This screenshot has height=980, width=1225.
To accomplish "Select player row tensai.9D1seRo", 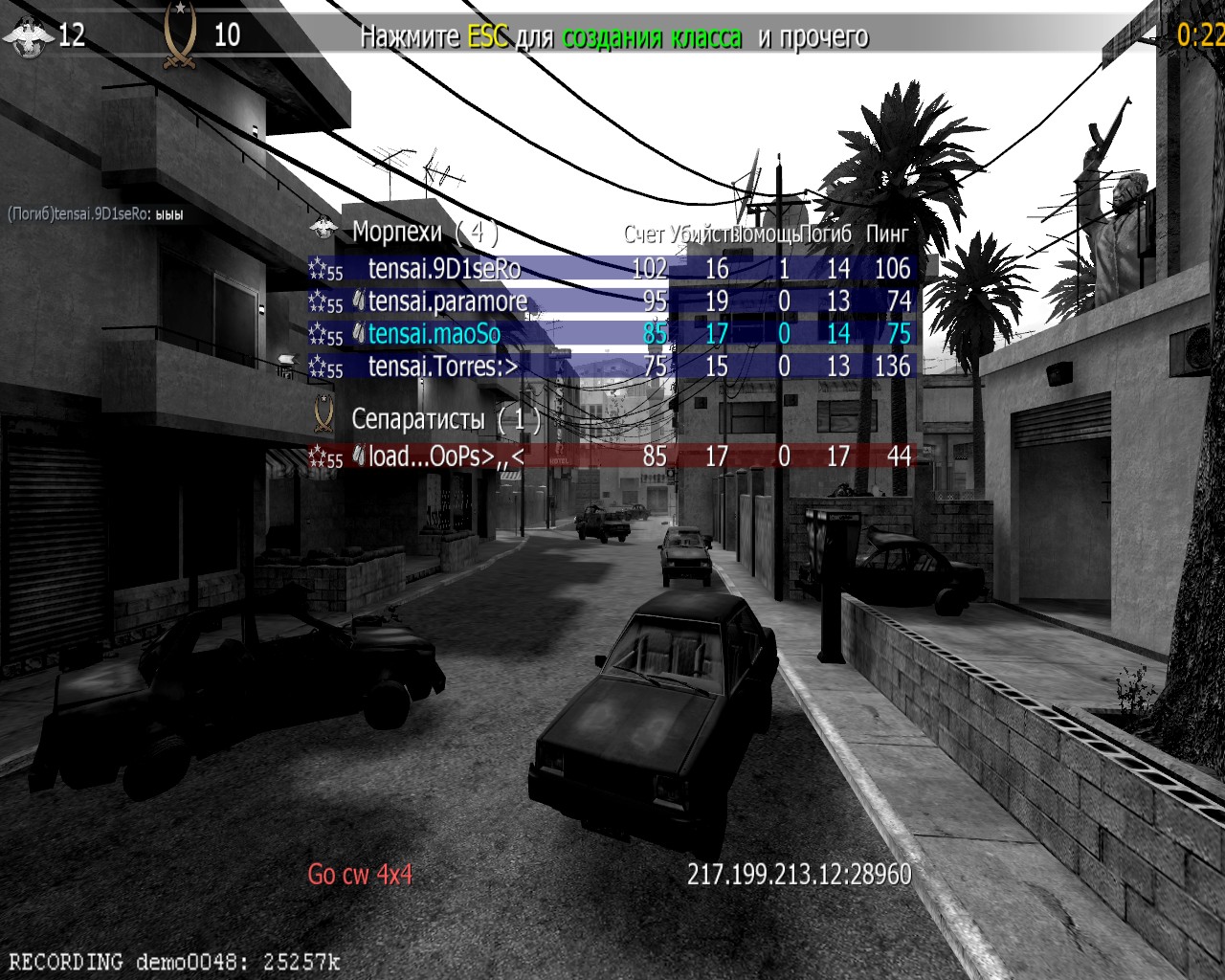I will click(444, 269).
